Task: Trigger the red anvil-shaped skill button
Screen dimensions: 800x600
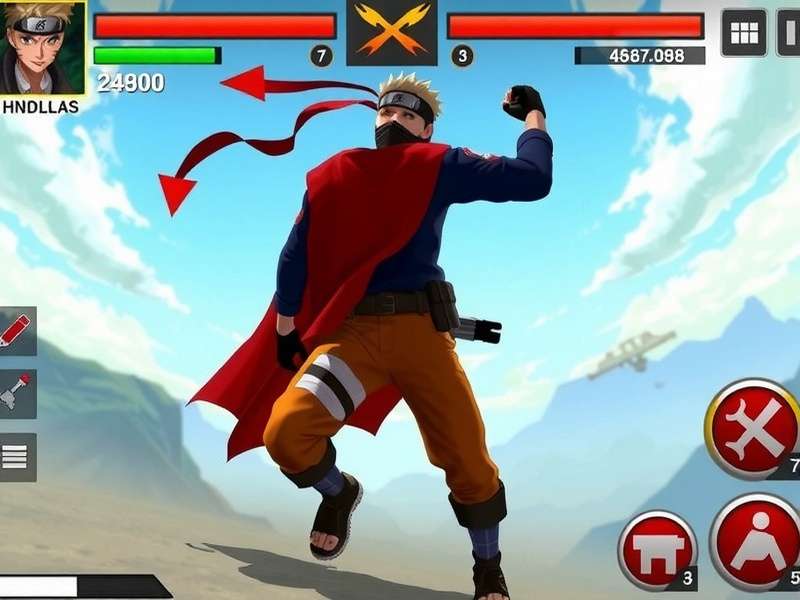Action: 657,548
